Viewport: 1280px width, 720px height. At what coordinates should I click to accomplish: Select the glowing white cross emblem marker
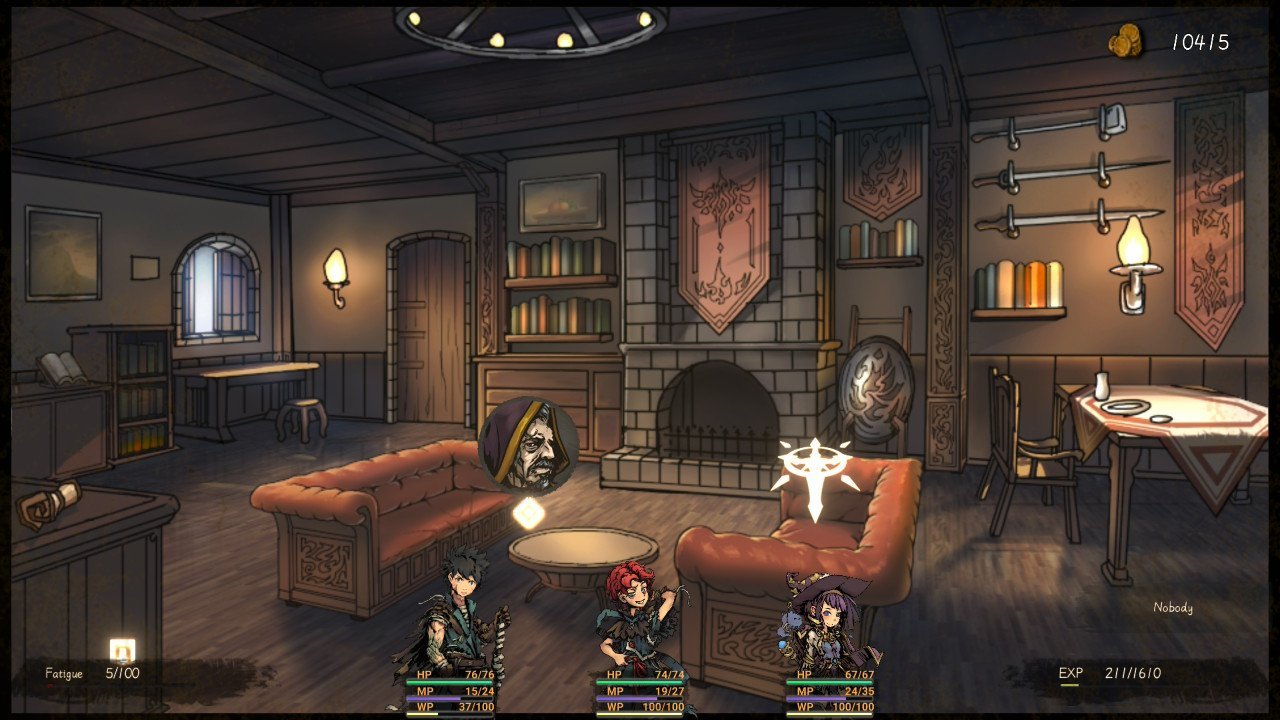point(815,475)
